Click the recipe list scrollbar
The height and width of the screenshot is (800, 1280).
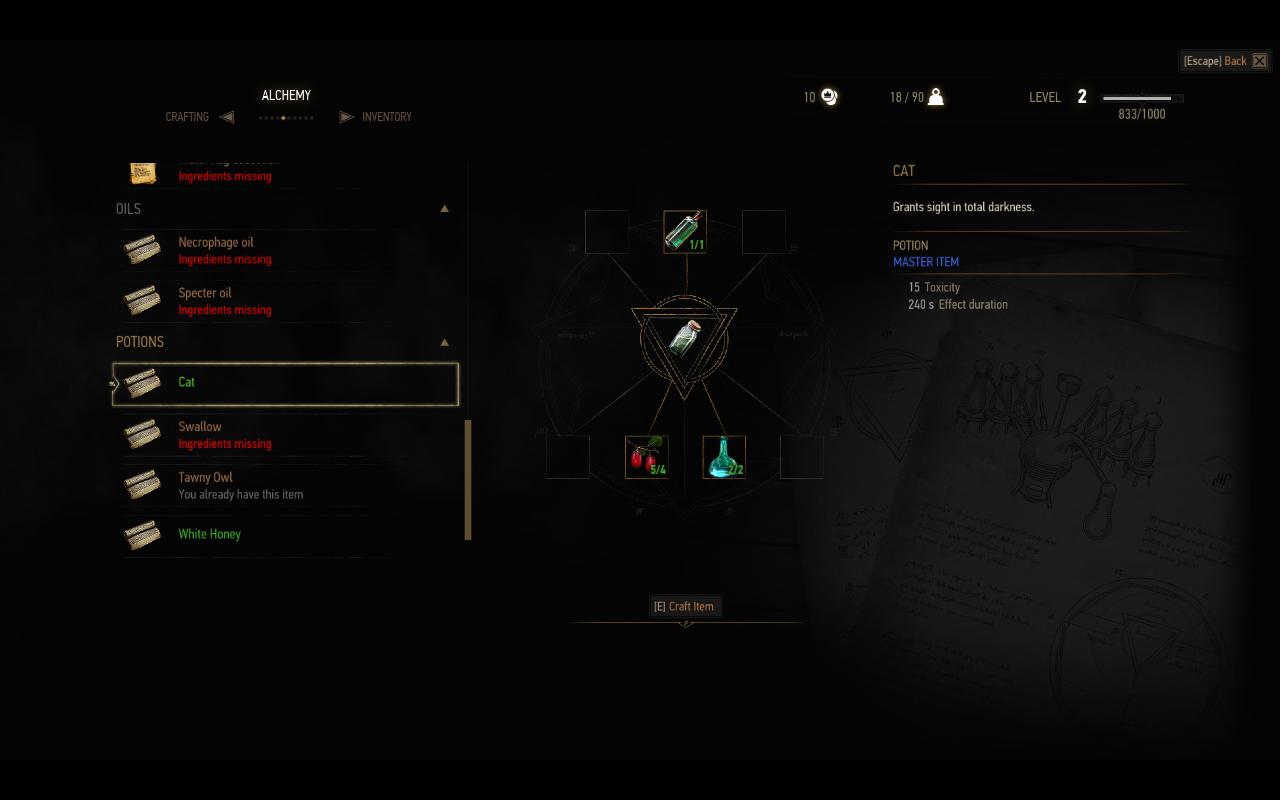[468, 480]
